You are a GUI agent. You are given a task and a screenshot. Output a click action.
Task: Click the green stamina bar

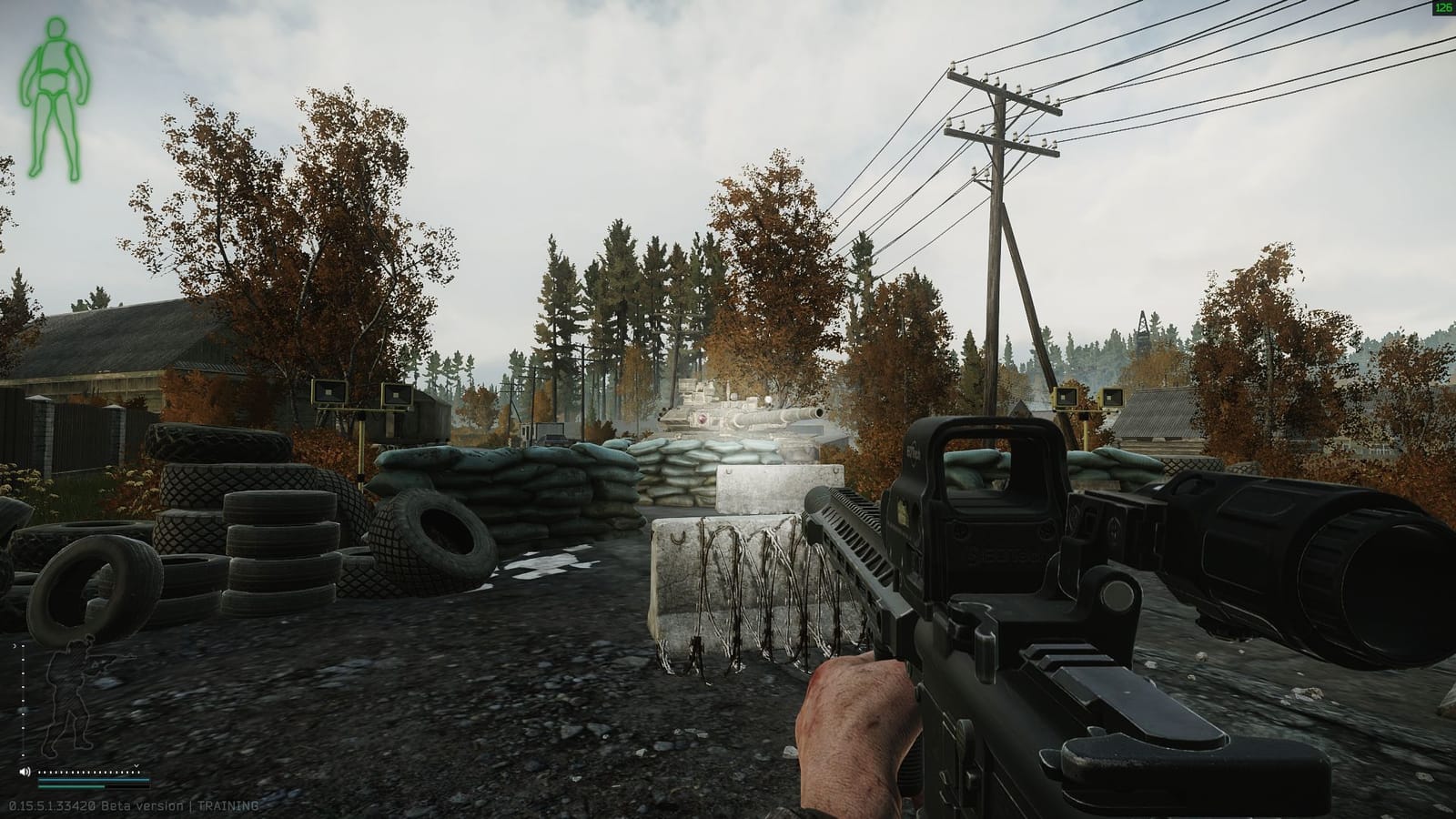(x=71, y=786)
